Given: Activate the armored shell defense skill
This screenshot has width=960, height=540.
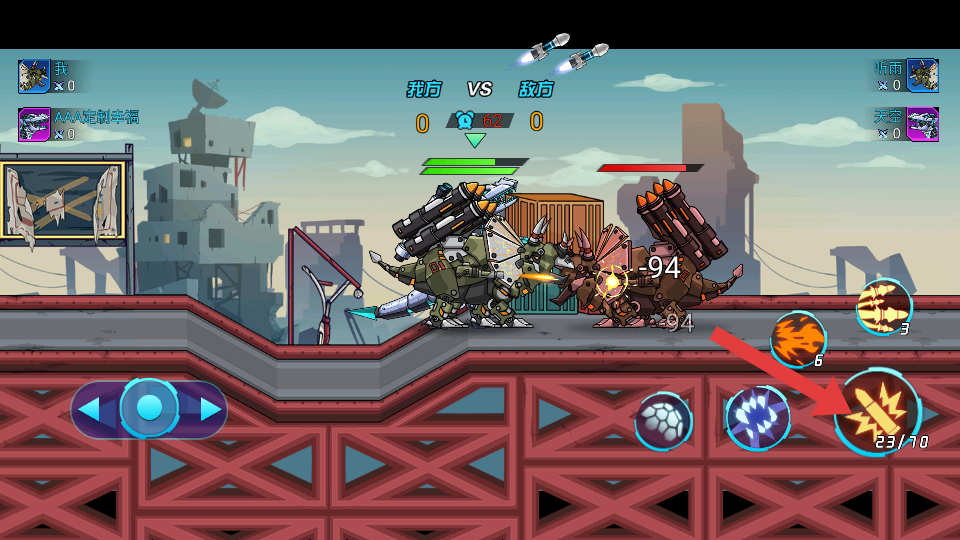Looking at the screenshot, I should tap(663, 420).
